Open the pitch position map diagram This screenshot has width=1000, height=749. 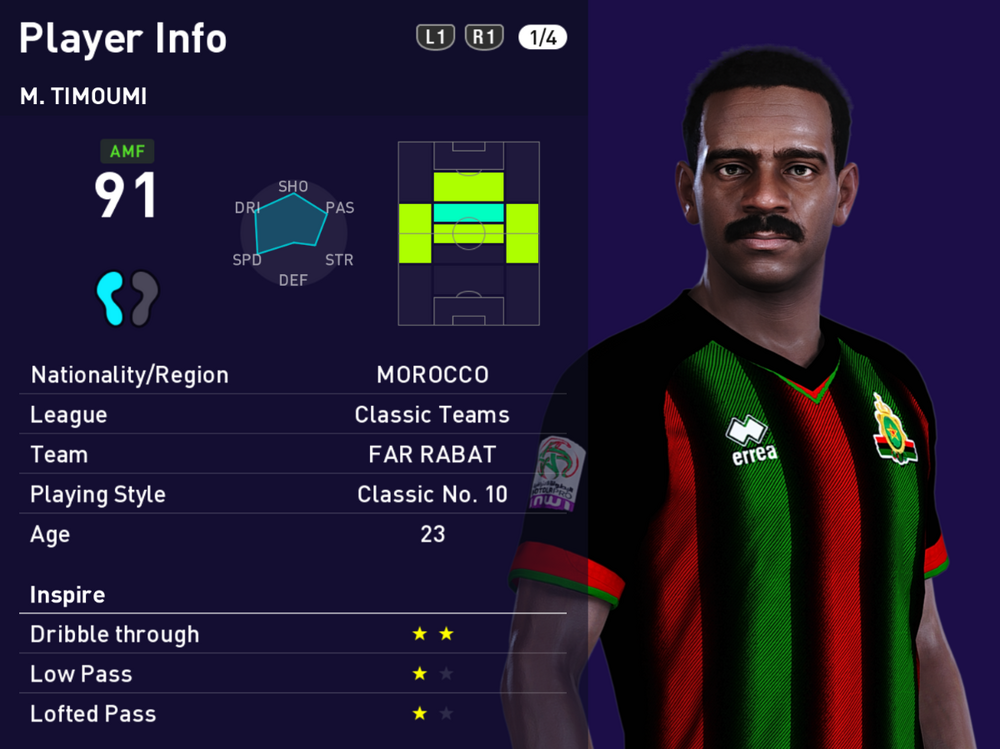(x=468, y=233)
